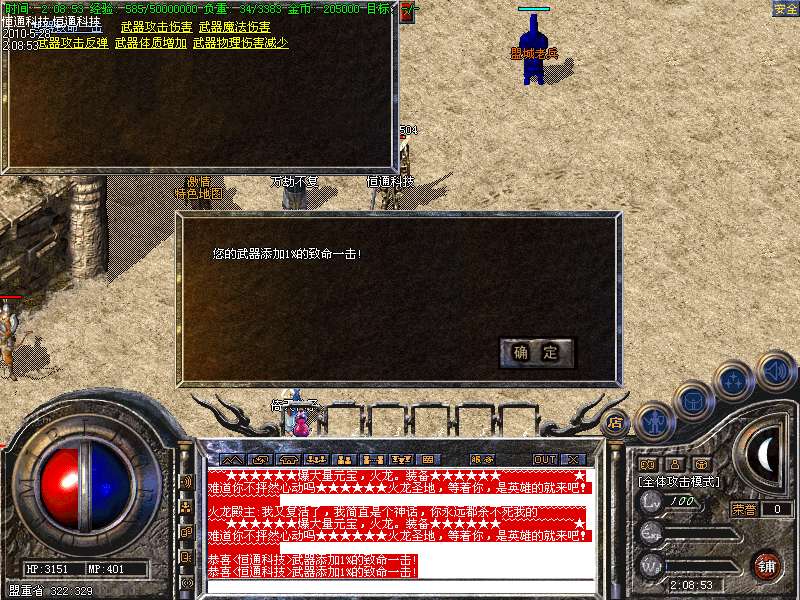Select the 武器体质增加 option
The height and width of the screenshot is (600, 800).
coord(150,43)
